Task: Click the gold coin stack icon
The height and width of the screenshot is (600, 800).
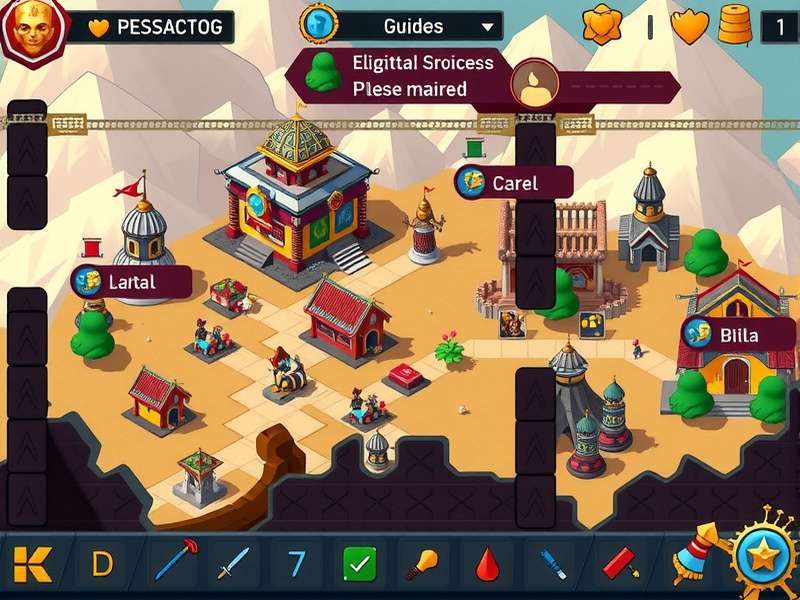Action: pos(735,26)
